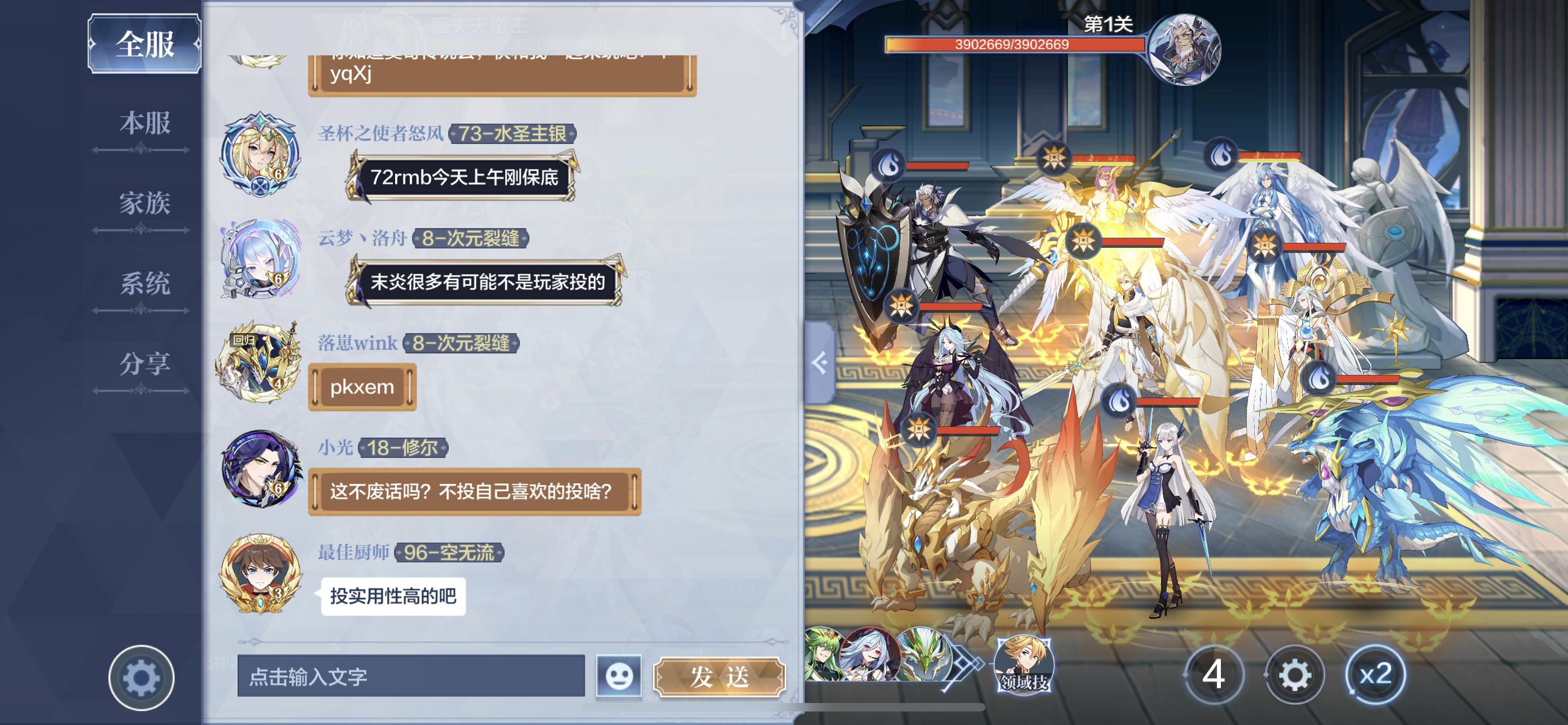Open 云梦丶洛舟 player profile avatar

pos(261,259)
